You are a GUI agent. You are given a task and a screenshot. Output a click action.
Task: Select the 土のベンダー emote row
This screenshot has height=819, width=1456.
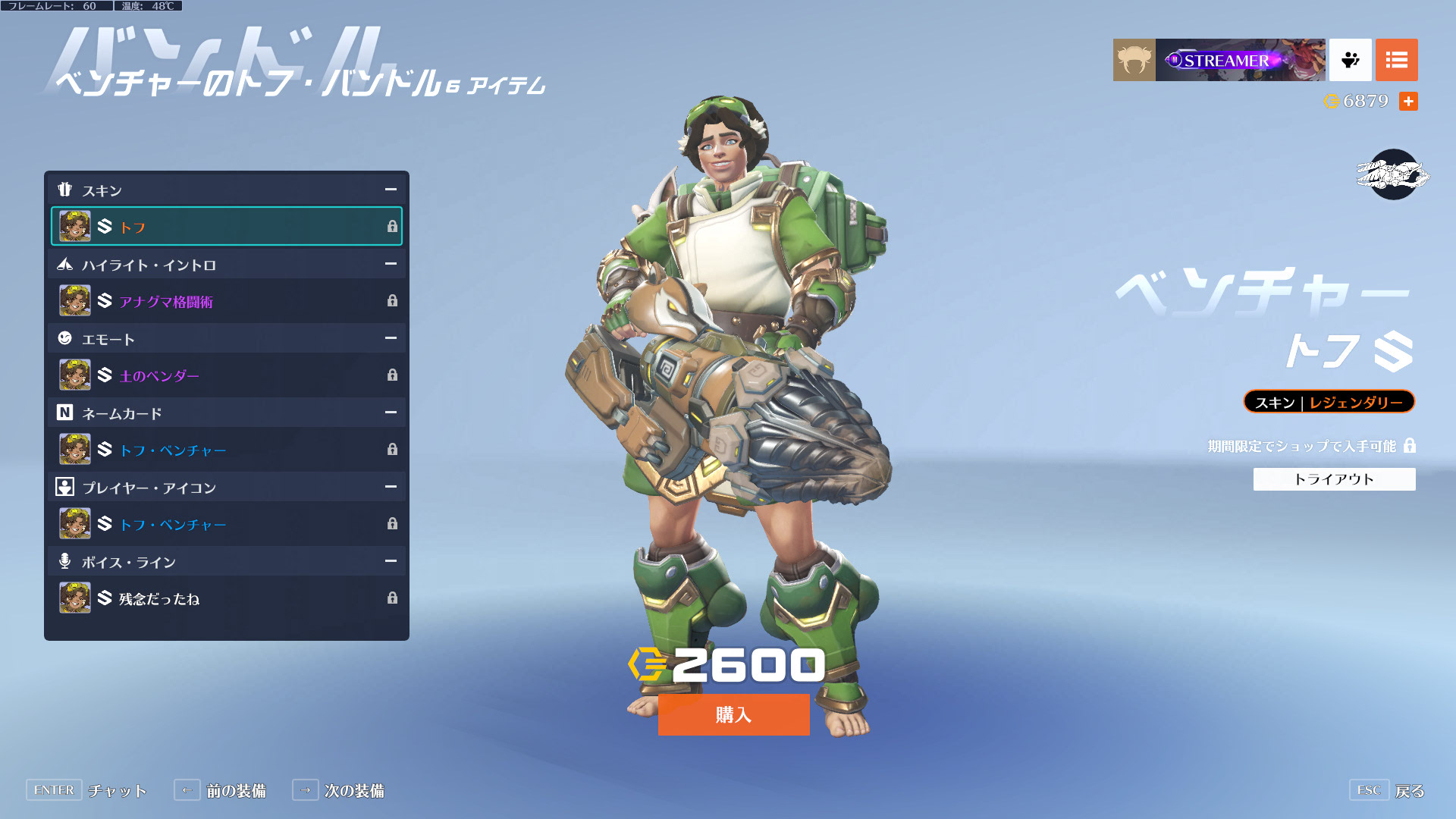tap(226, 375)
